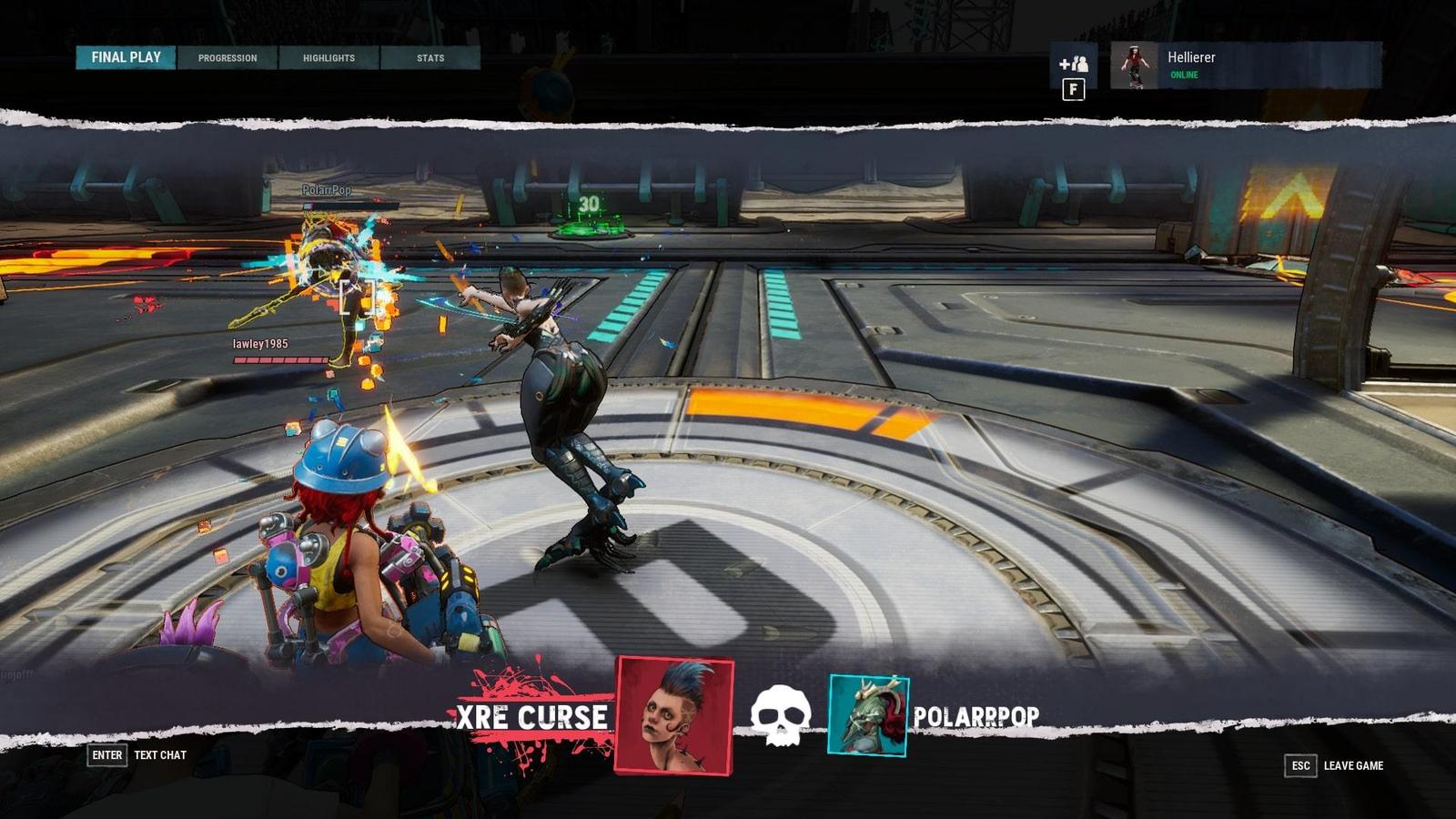Open the Highlights tab
The width and height of the screenshot is (1456, 819).
(329, 58)
